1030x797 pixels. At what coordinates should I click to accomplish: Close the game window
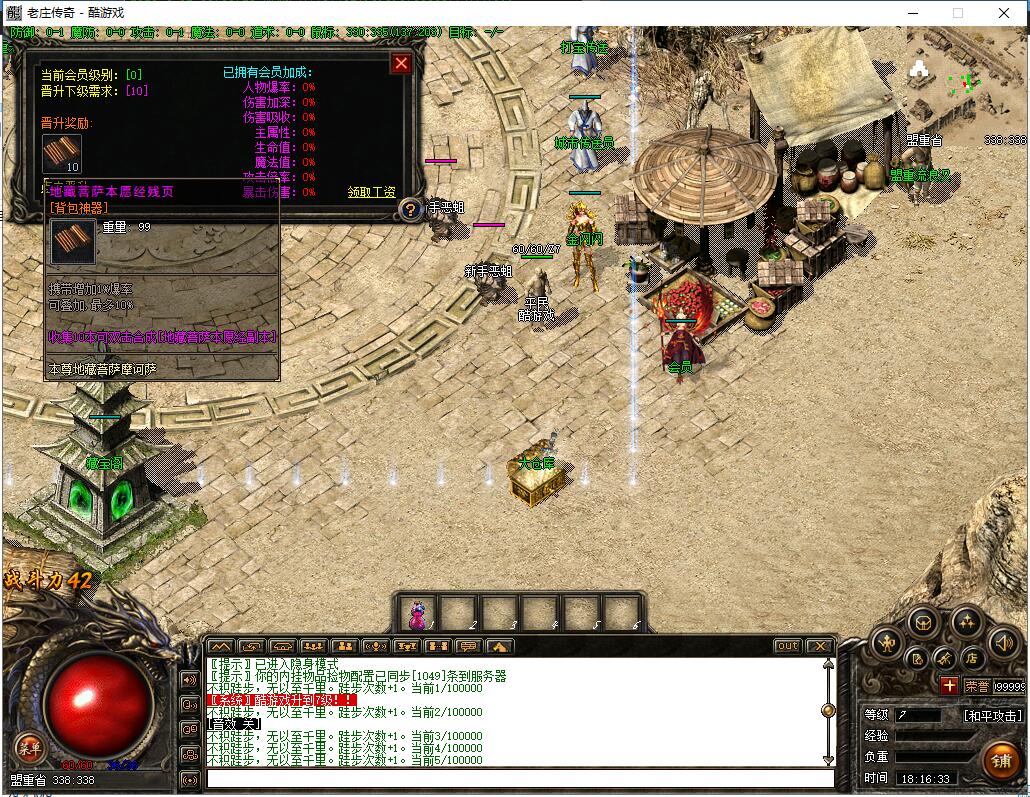(1004, 13)
